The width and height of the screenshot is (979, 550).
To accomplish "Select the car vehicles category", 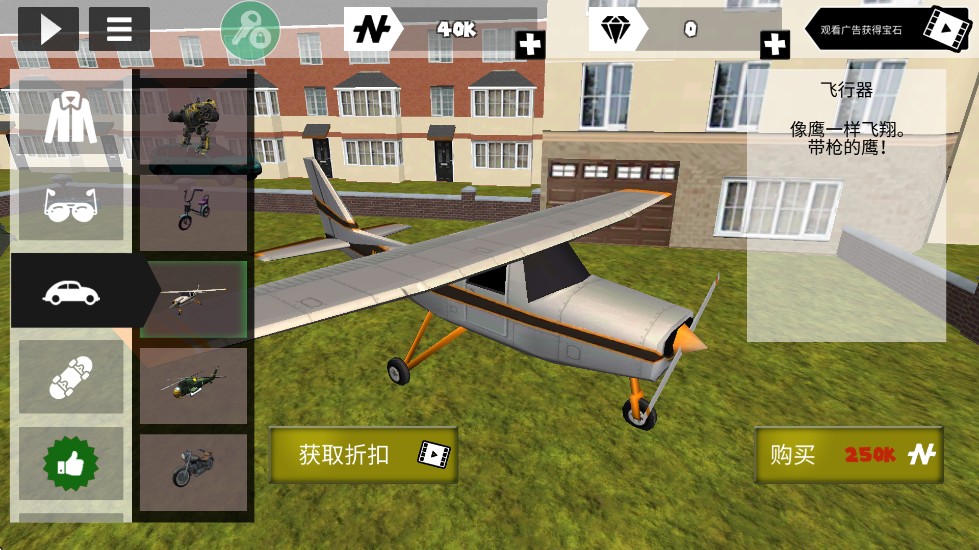I will click(70, 291).
